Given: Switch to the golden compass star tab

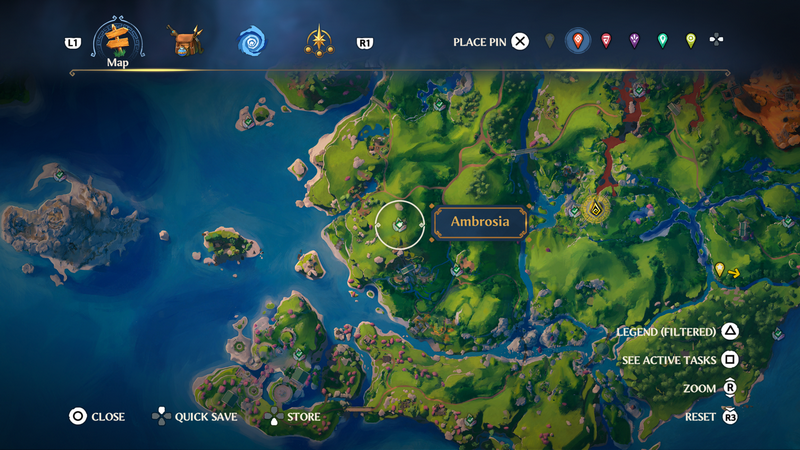Looking at the screenshot, I should coord(320,42).
